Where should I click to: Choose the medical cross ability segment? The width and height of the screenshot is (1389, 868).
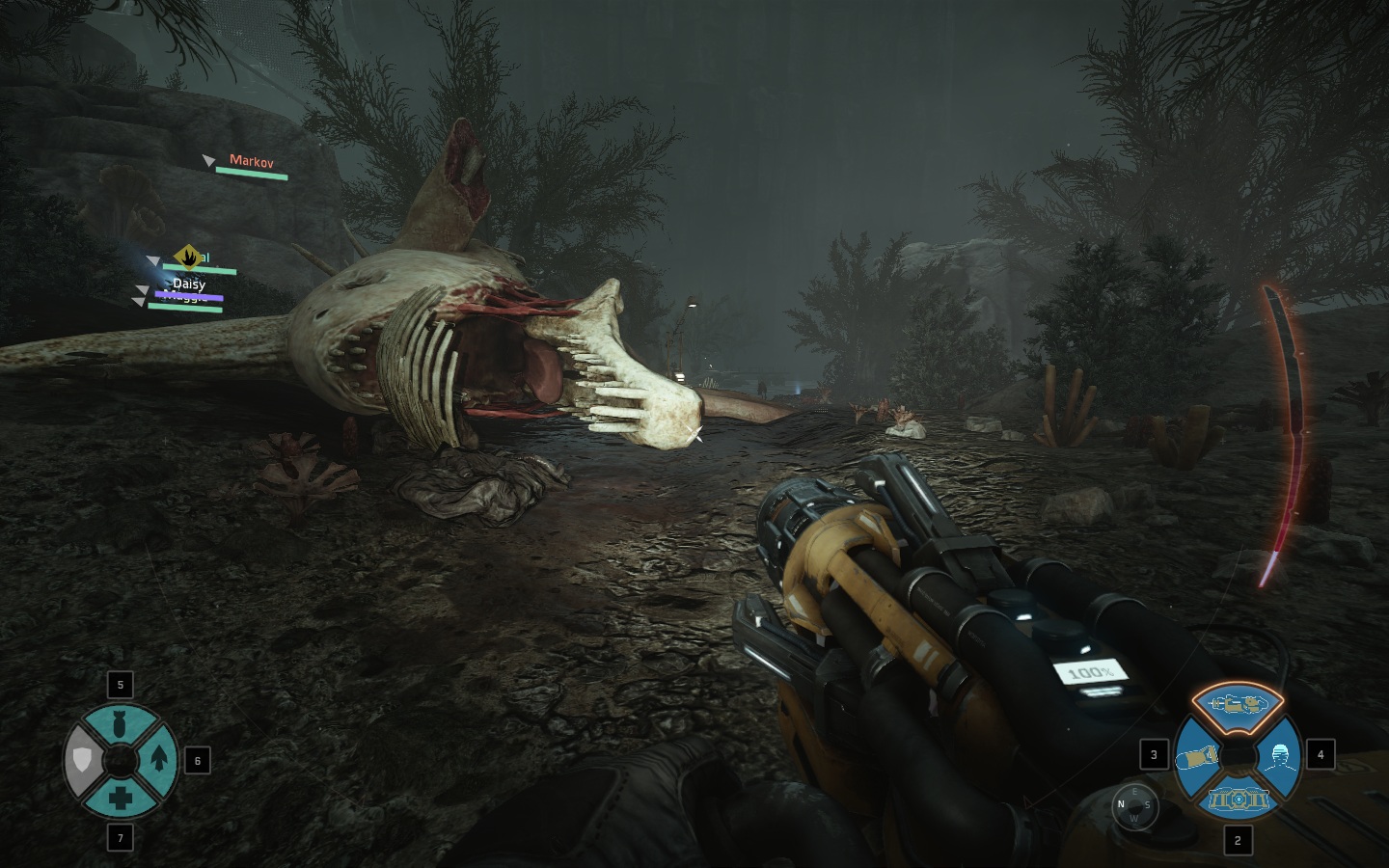[x=121, y=798]
